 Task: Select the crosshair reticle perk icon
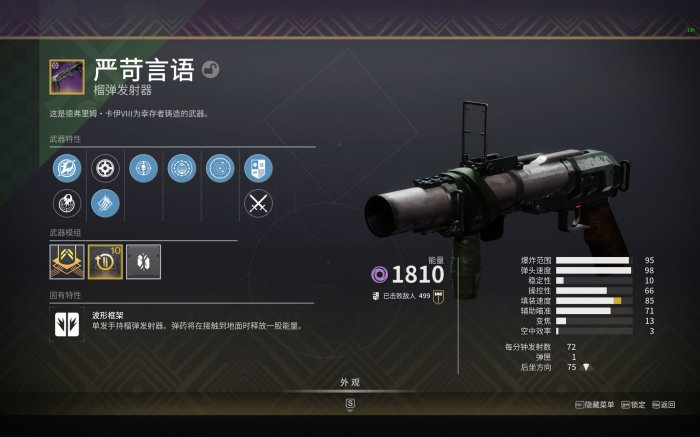[x=105, y=167]
